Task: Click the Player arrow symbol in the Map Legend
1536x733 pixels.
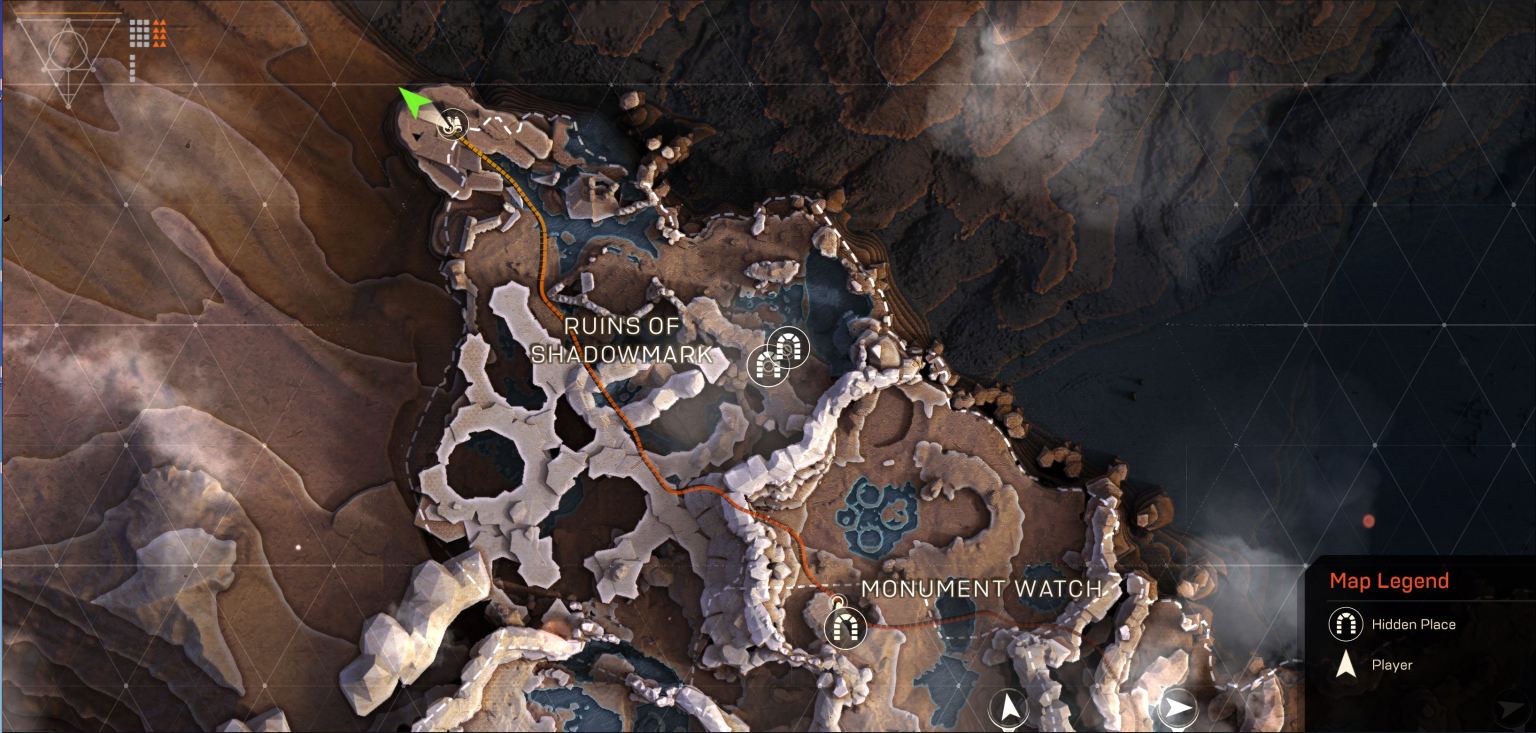Action: (1345, 665)
